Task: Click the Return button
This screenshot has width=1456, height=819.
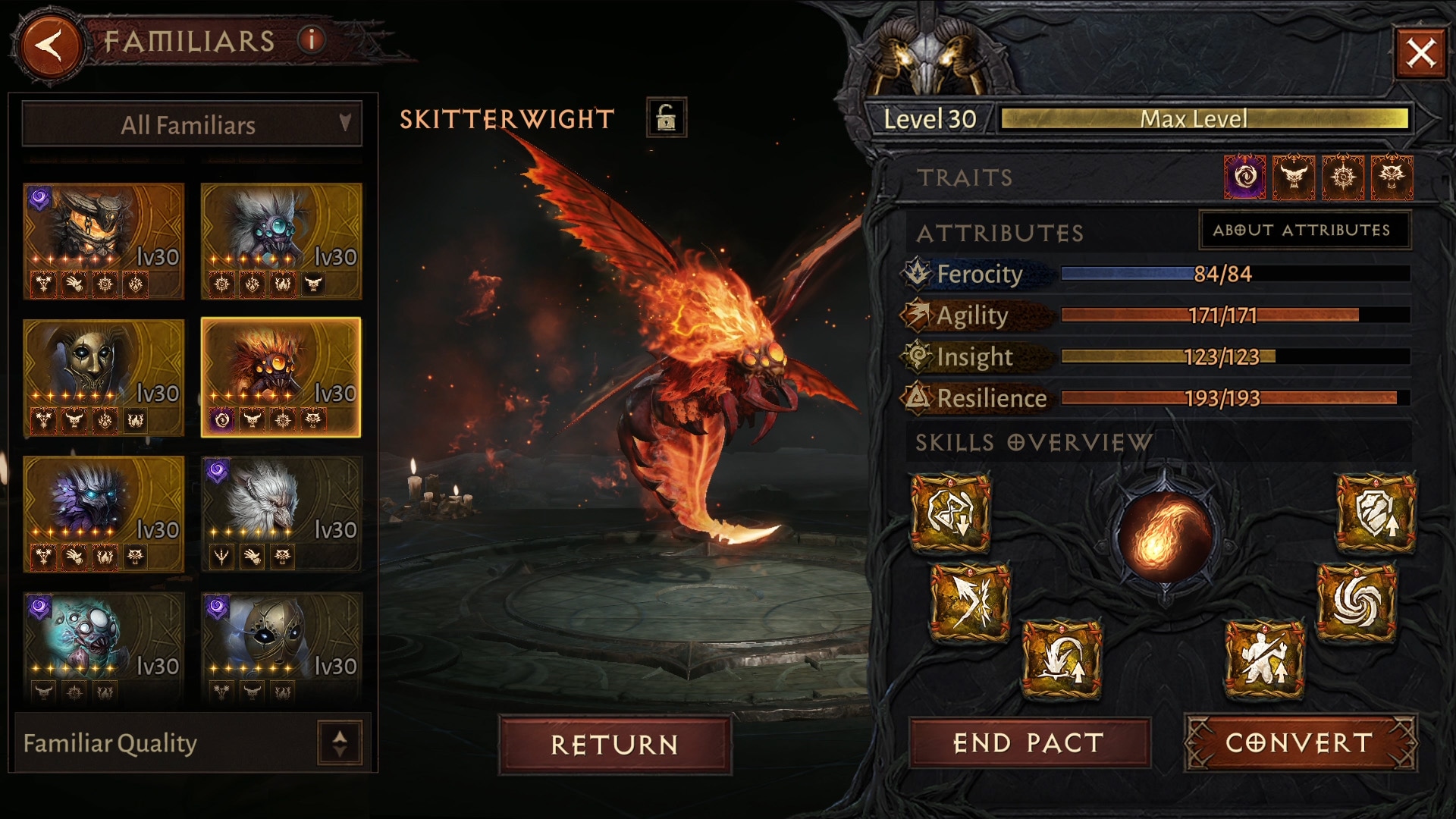Action: click(x=614, y=744)
